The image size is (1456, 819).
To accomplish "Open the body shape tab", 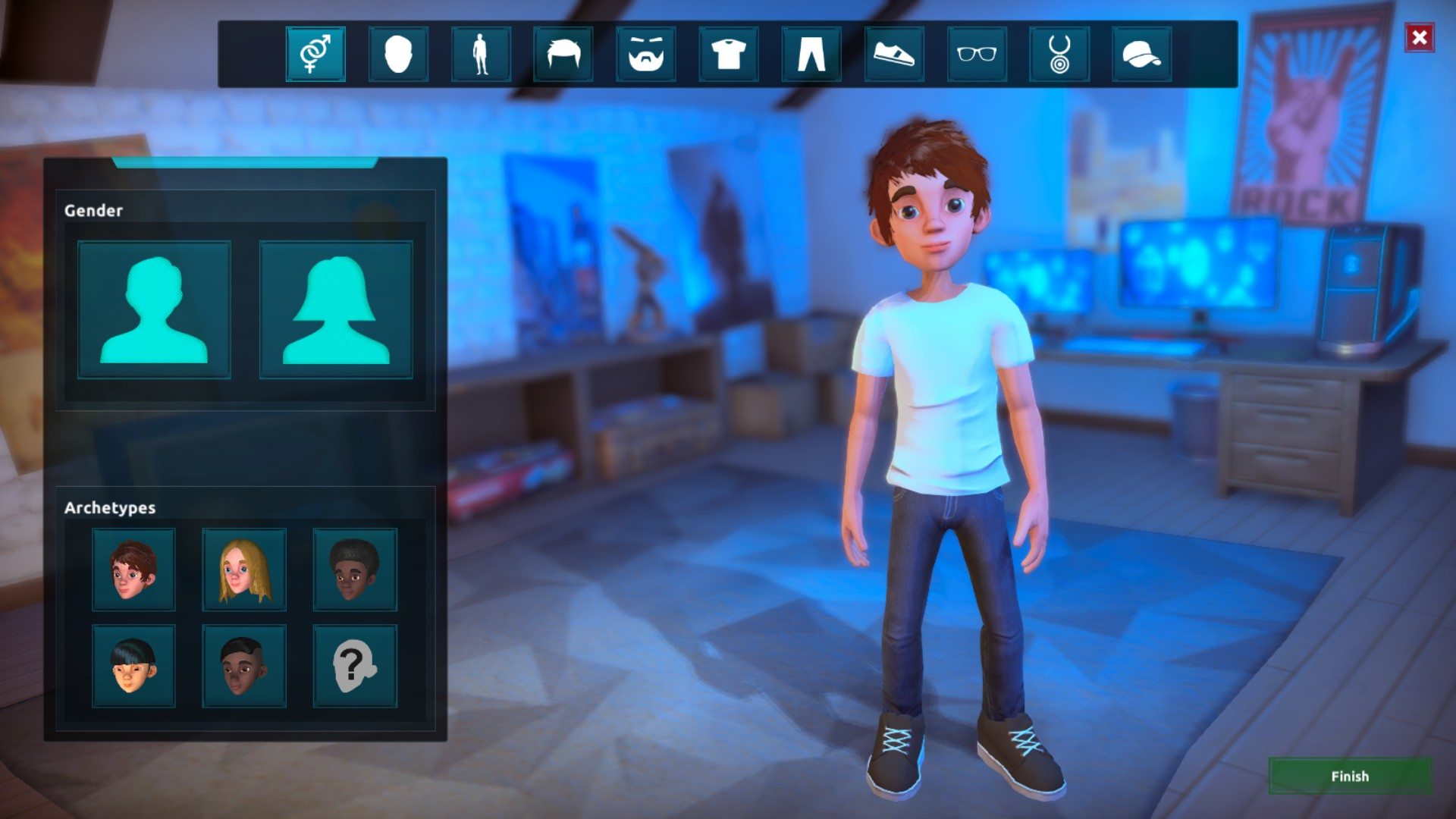I will [x=481, y=54].
